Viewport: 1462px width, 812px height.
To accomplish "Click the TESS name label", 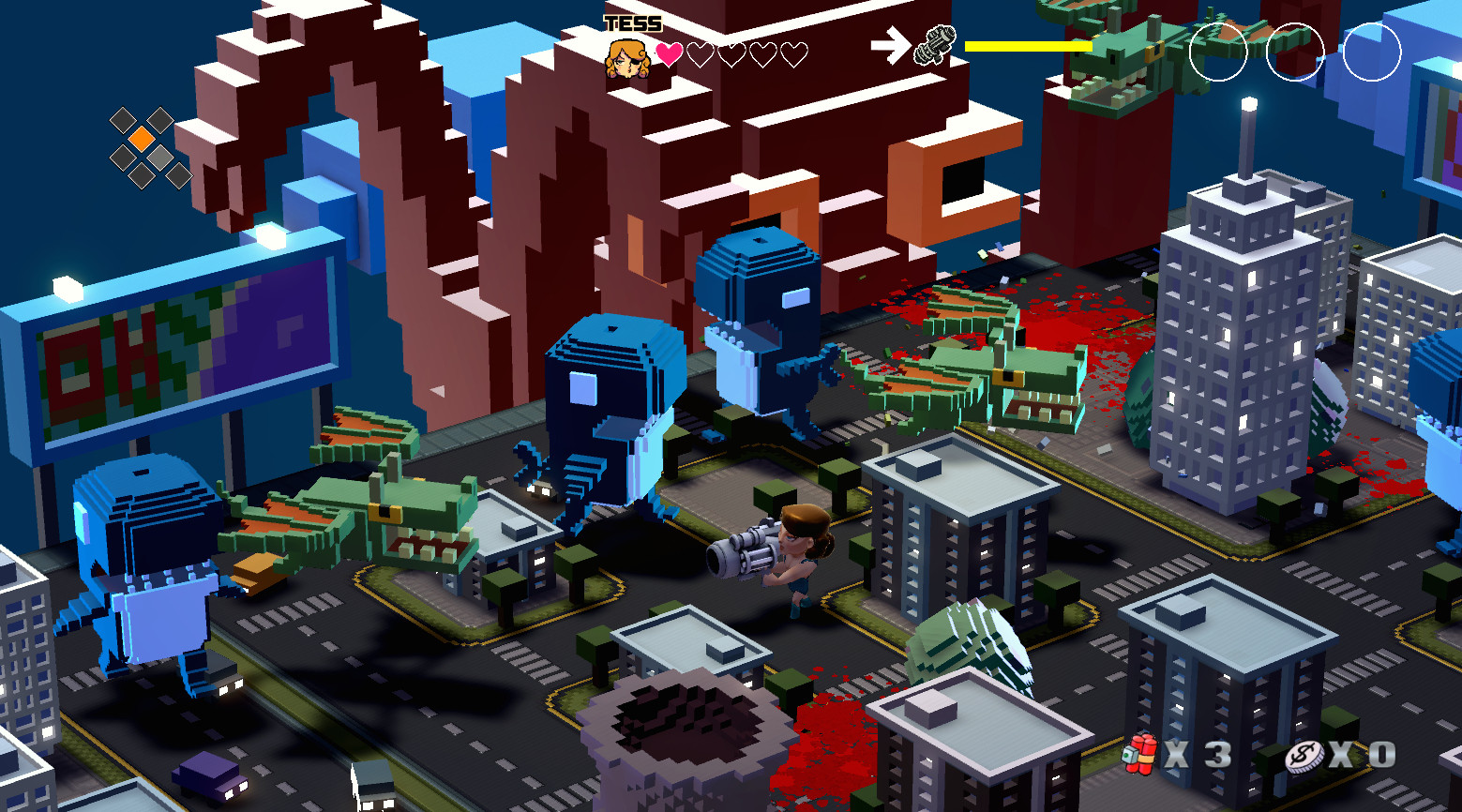I will coord(632,16).
